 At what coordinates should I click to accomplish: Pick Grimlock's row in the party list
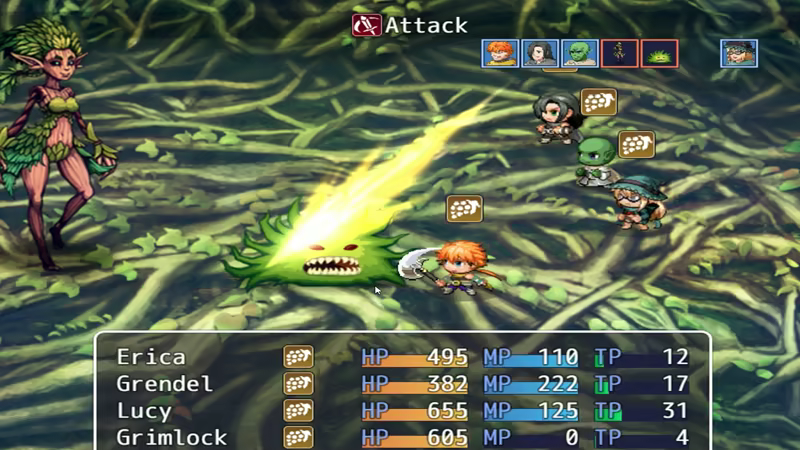pos(400,437)
